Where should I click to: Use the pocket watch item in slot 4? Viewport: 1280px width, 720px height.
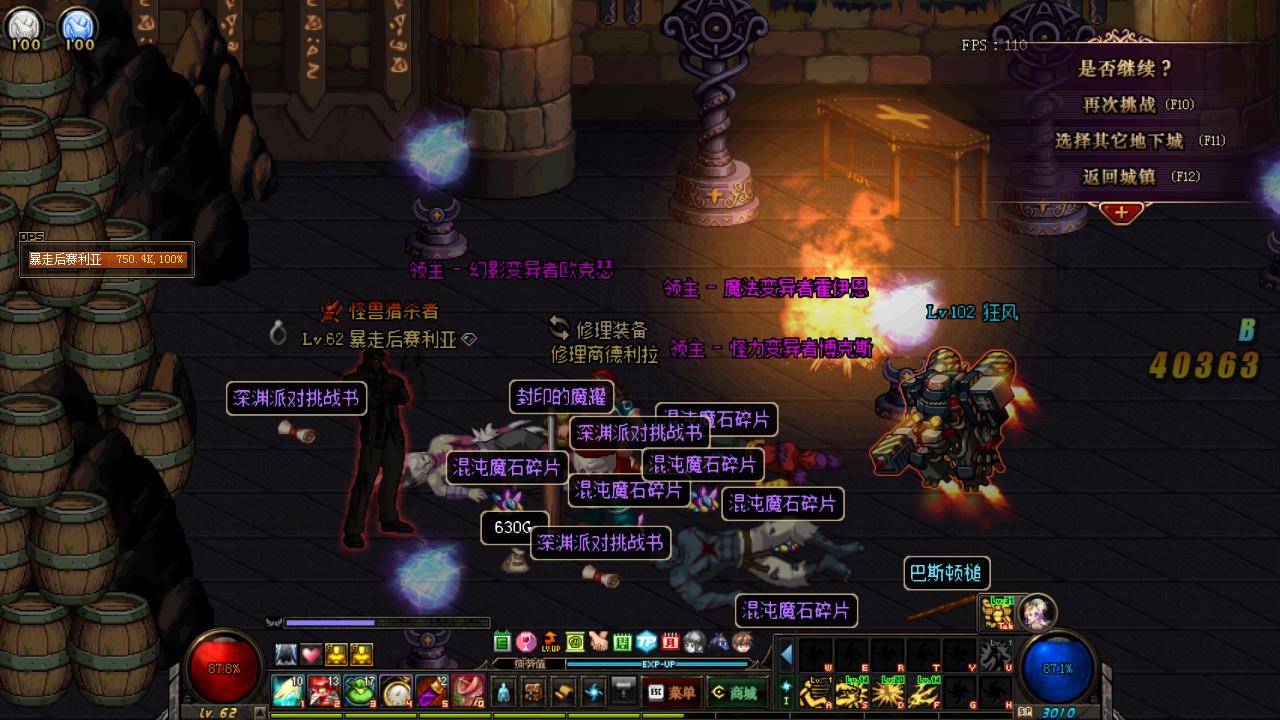[x=397, y=691]
